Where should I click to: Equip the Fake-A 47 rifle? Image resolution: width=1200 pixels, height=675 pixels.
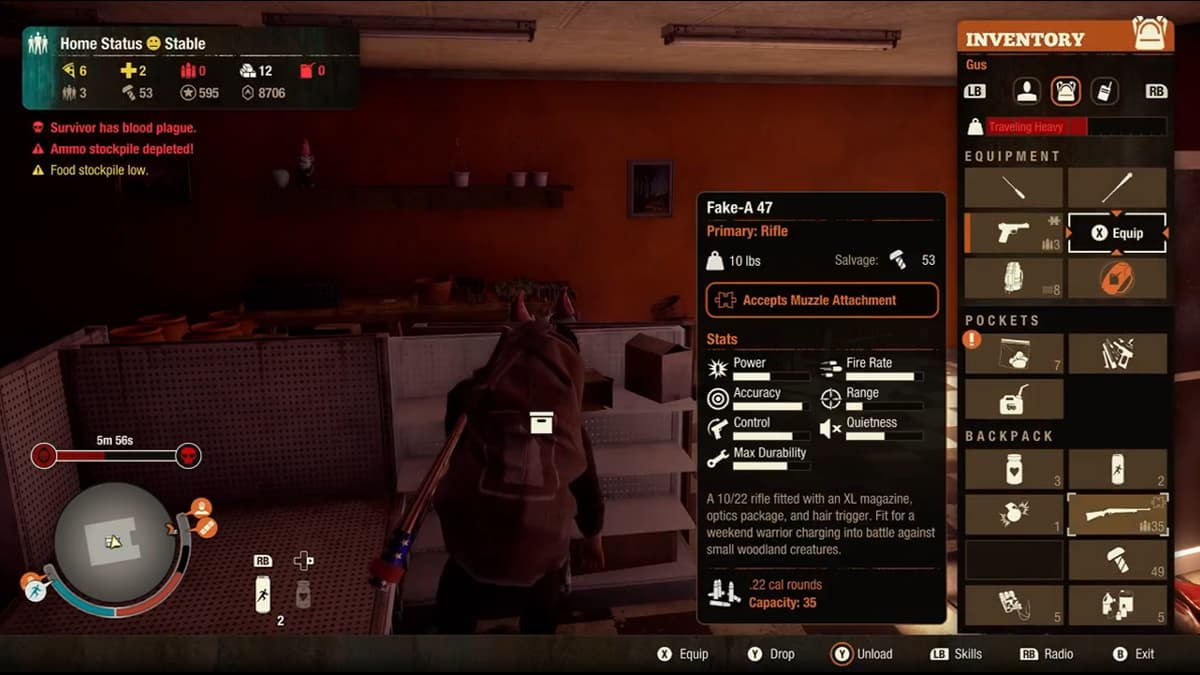(x=1117, y=233)
